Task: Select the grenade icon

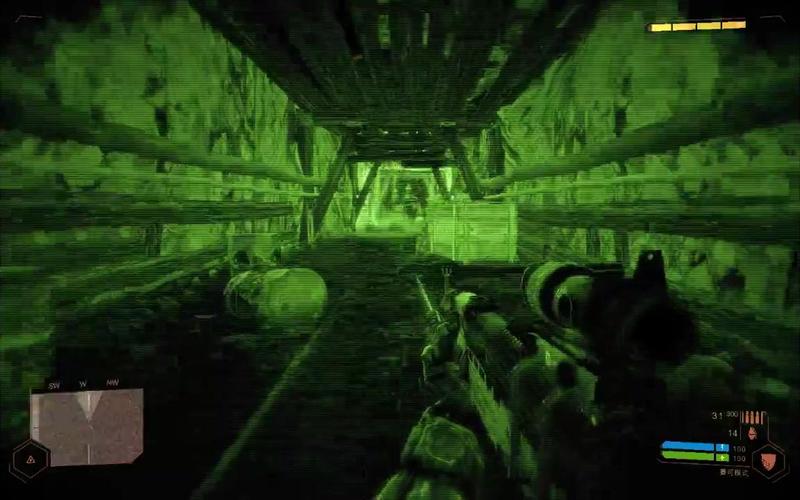Action: 751,432
